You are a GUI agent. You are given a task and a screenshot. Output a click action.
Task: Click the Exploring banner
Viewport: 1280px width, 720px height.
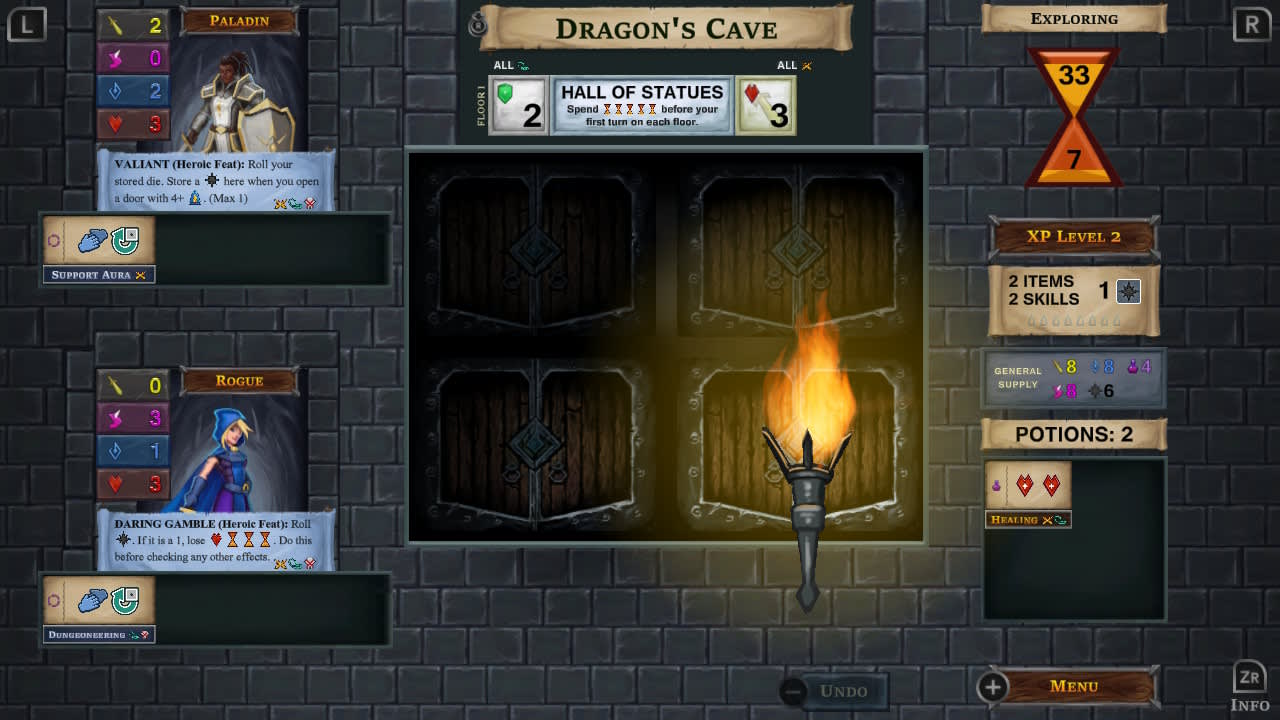(x=1073, y=18)
